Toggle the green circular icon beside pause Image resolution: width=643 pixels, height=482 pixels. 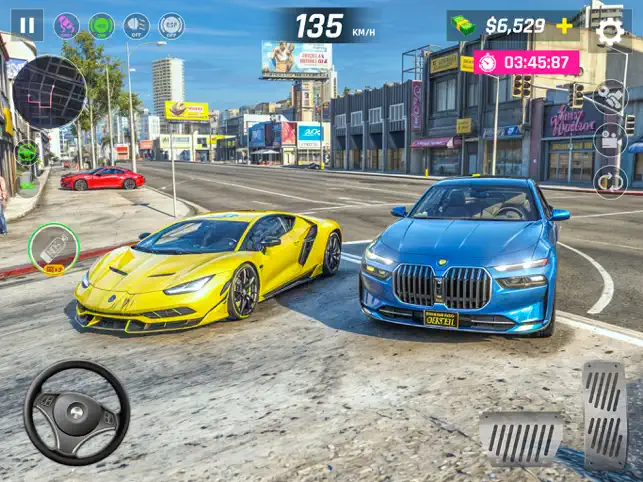(x=101, y=26)
